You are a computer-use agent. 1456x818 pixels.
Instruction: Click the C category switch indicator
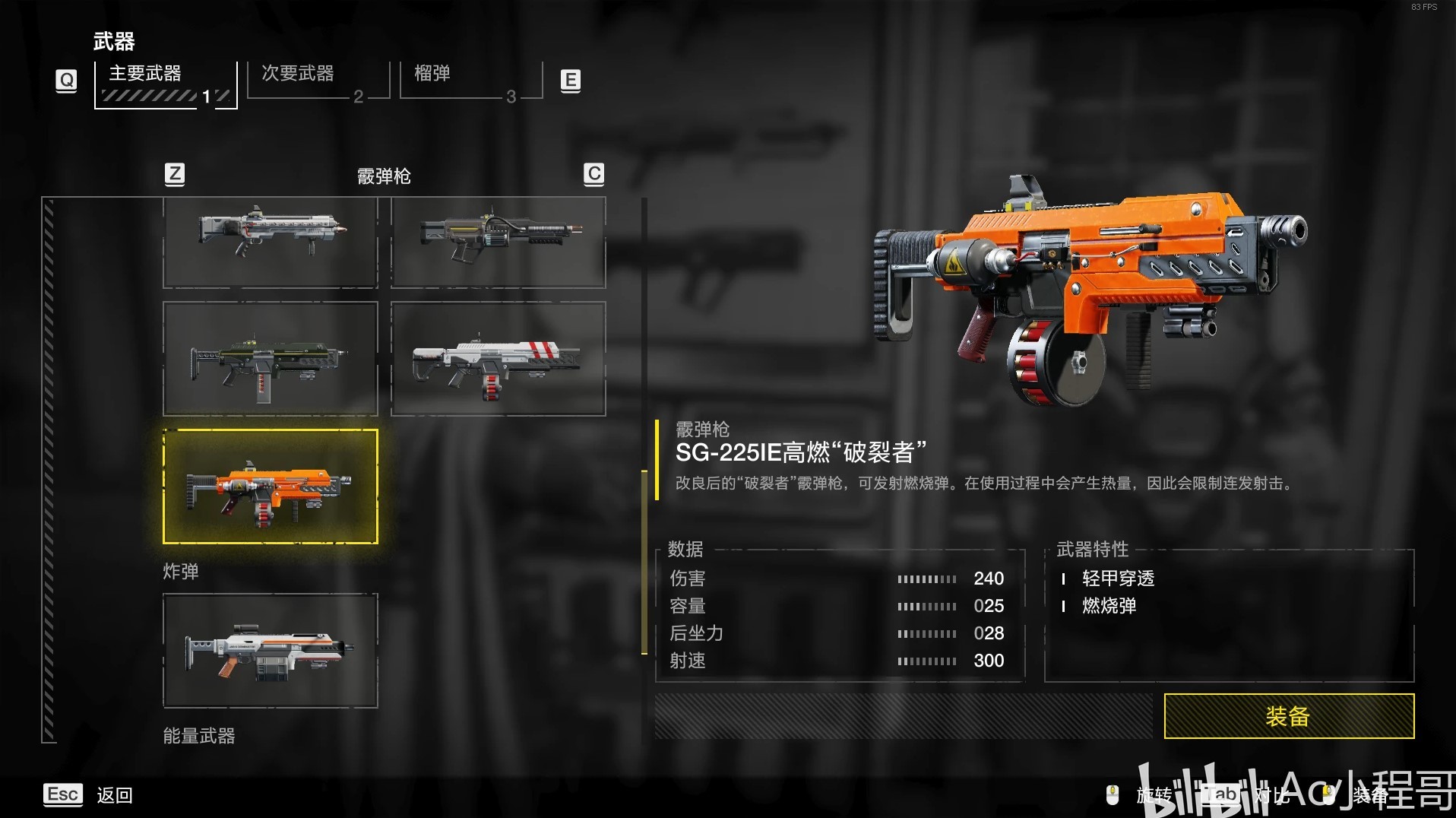[593, 174]
